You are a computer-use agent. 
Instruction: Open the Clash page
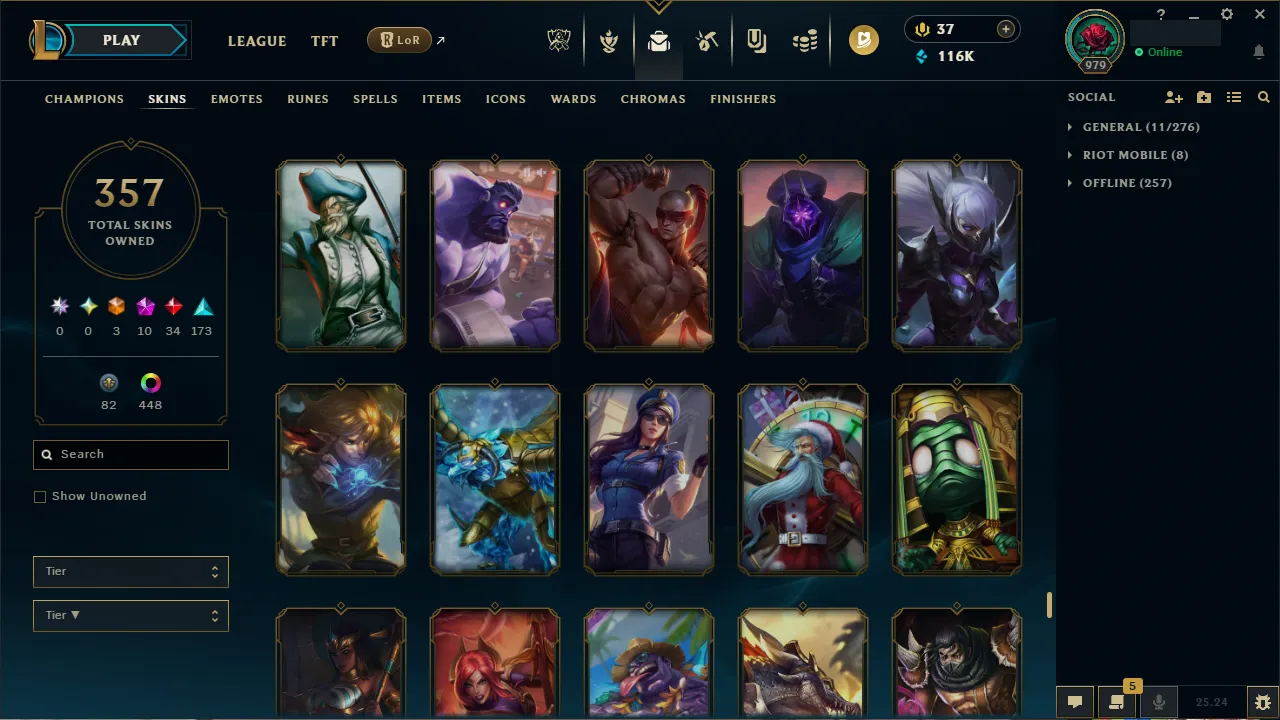[609, 40]
